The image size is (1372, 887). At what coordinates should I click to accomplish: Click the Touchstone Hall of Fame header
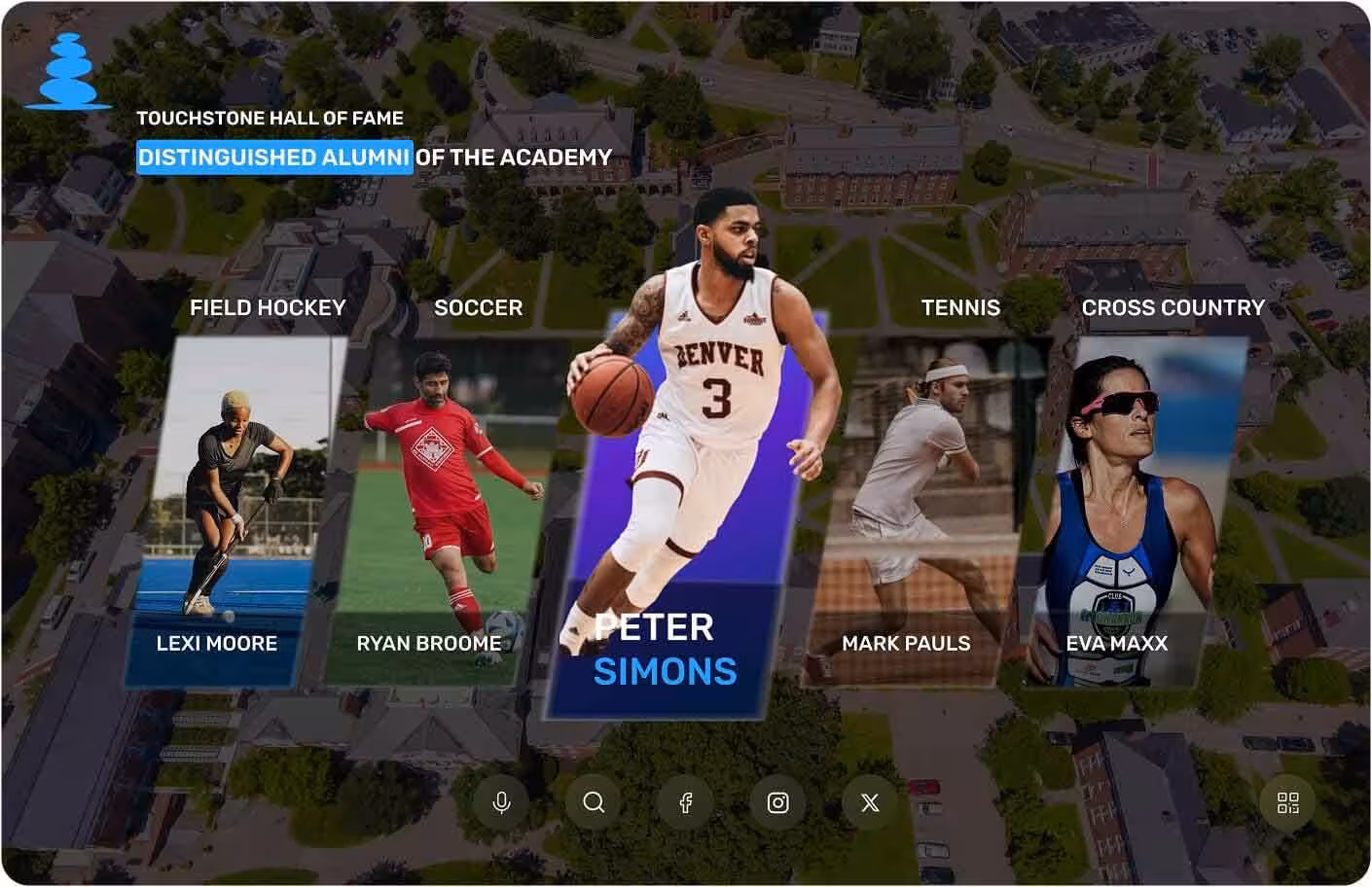tap(271, 118)
